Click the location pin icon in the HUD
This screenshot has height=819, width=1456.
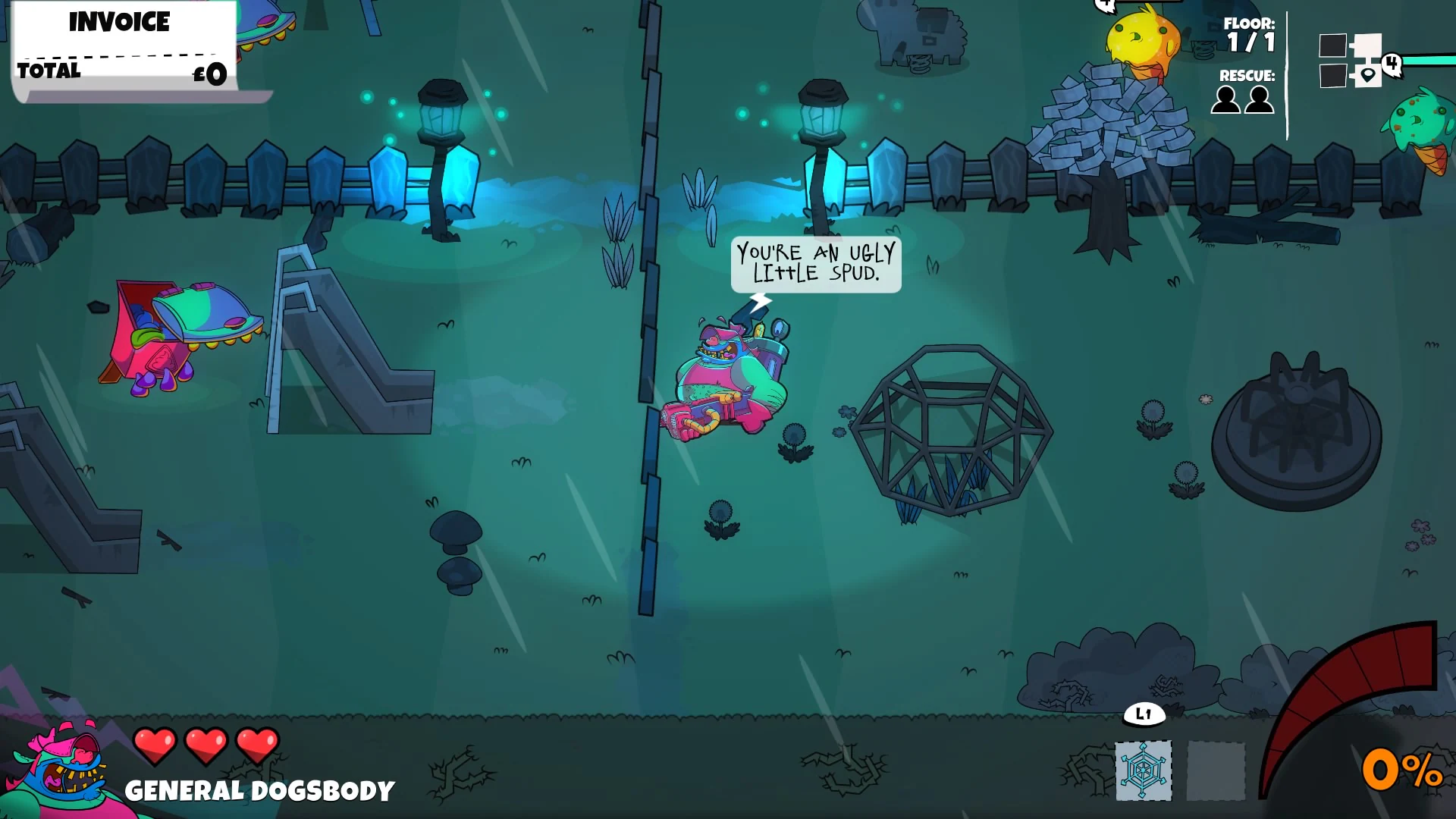[1367, 75]
